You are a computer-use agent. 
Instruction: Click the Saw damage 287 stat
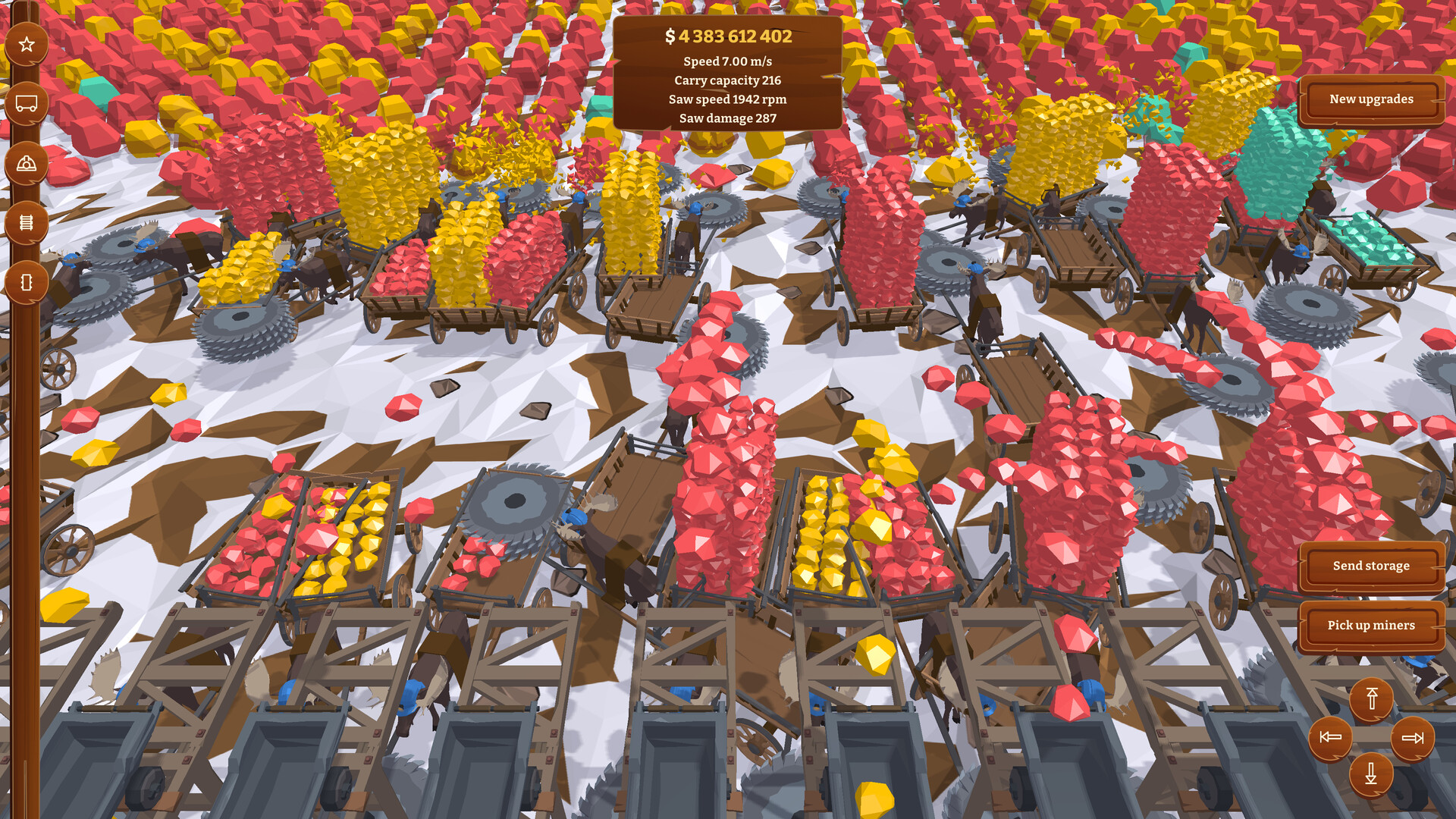728,118
